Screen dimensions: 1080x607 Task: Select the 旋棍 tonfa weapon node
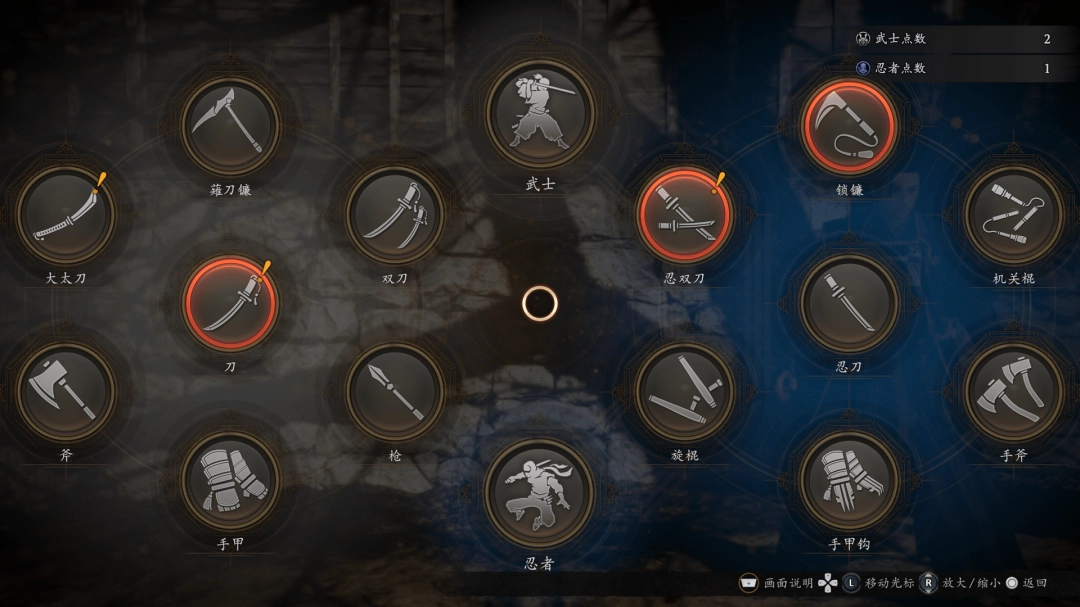tap(685, 391)
